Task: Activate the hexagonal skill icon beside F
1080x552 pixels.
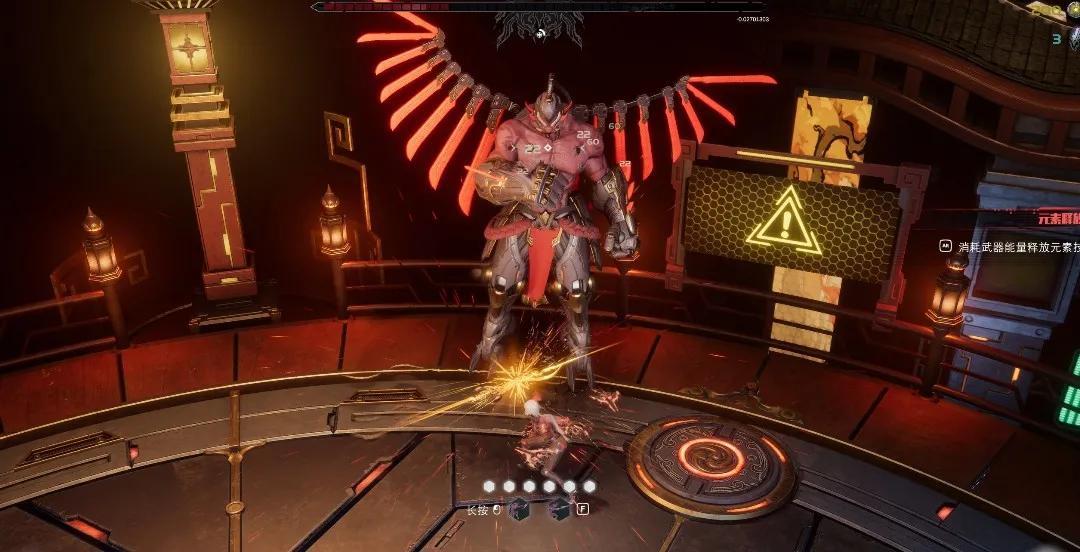Action: (560, 509)
